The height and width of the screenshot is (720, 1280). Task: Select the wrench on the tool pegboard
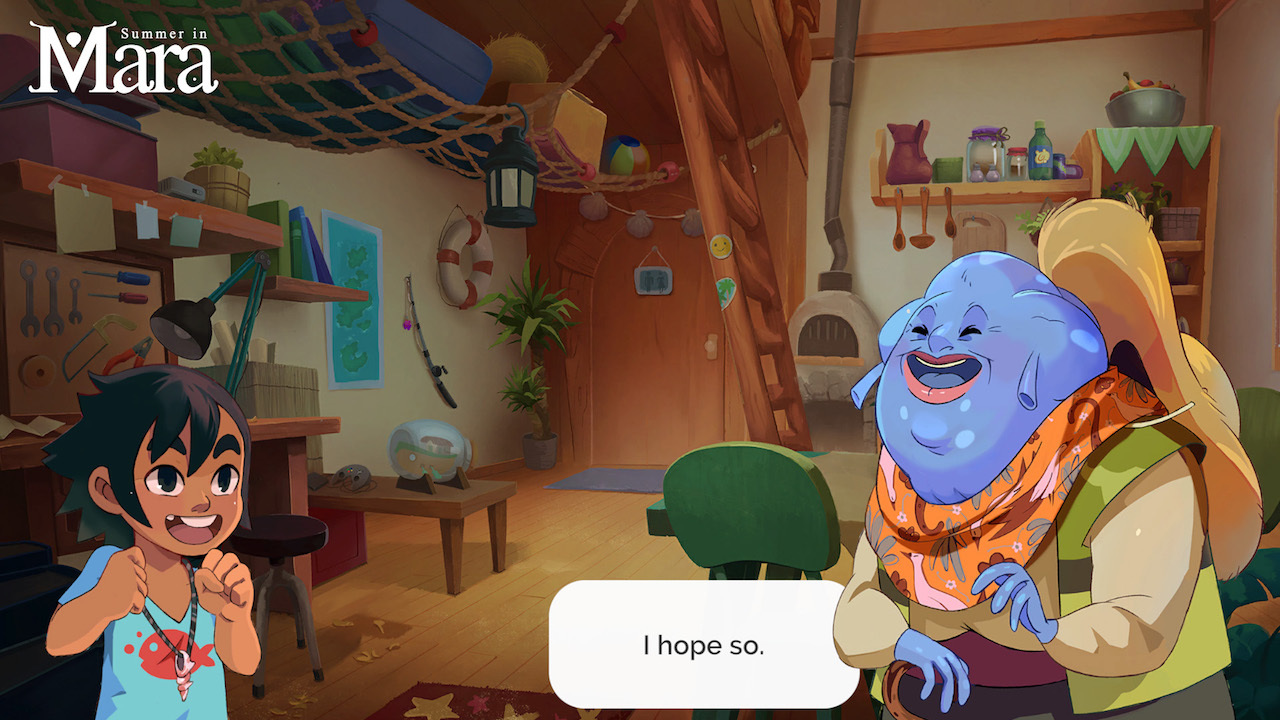[28, 295]
